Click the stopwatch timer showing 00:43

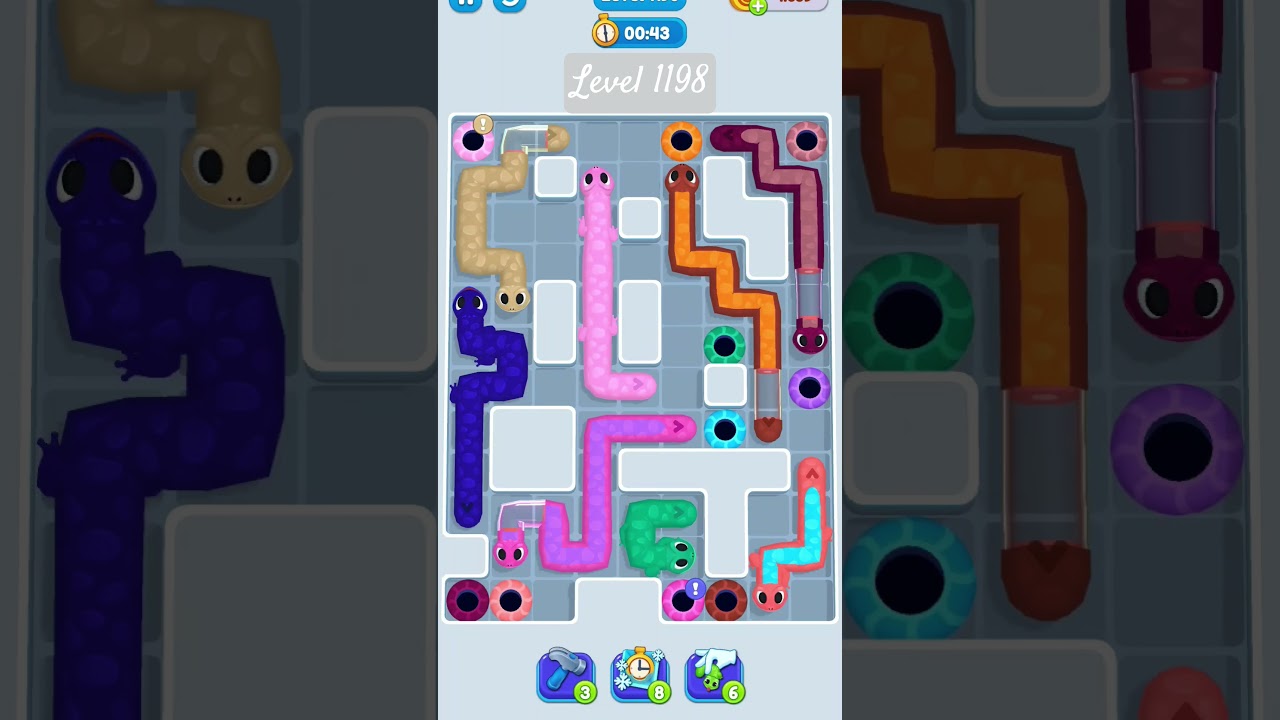pyautogui.click(x=640, y=32)
